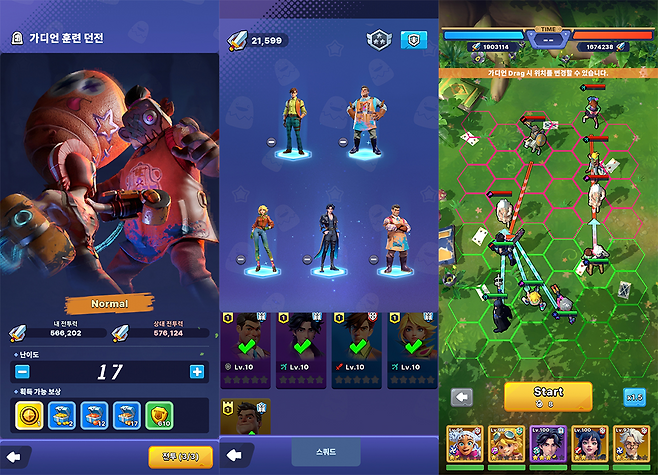
Task: Toggle the x1.5 battle speed button
Action: [634, 397]
